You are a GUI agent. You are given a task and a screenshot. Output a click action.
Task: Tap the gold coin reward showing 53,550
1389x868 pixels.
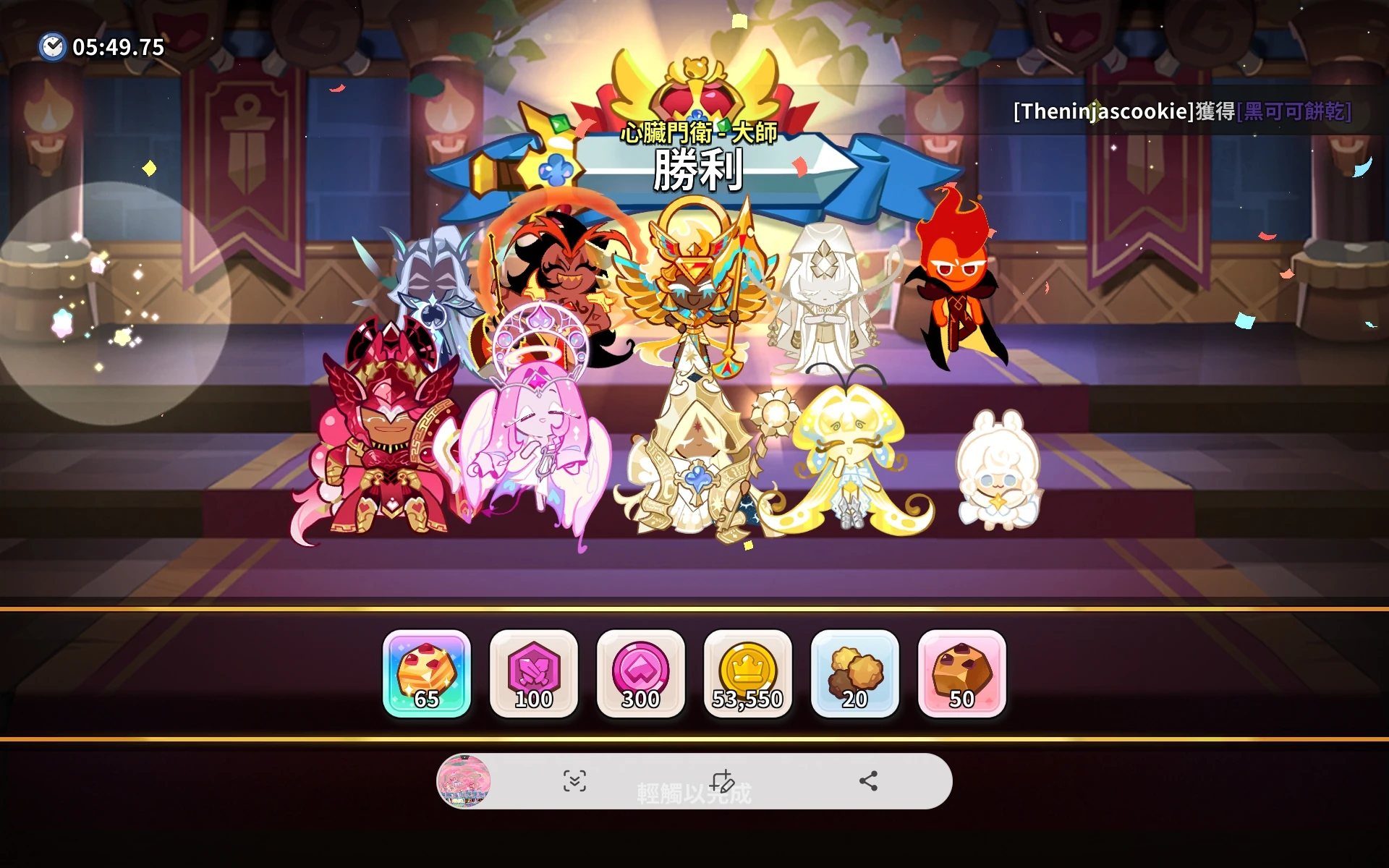tap(749, 674)
